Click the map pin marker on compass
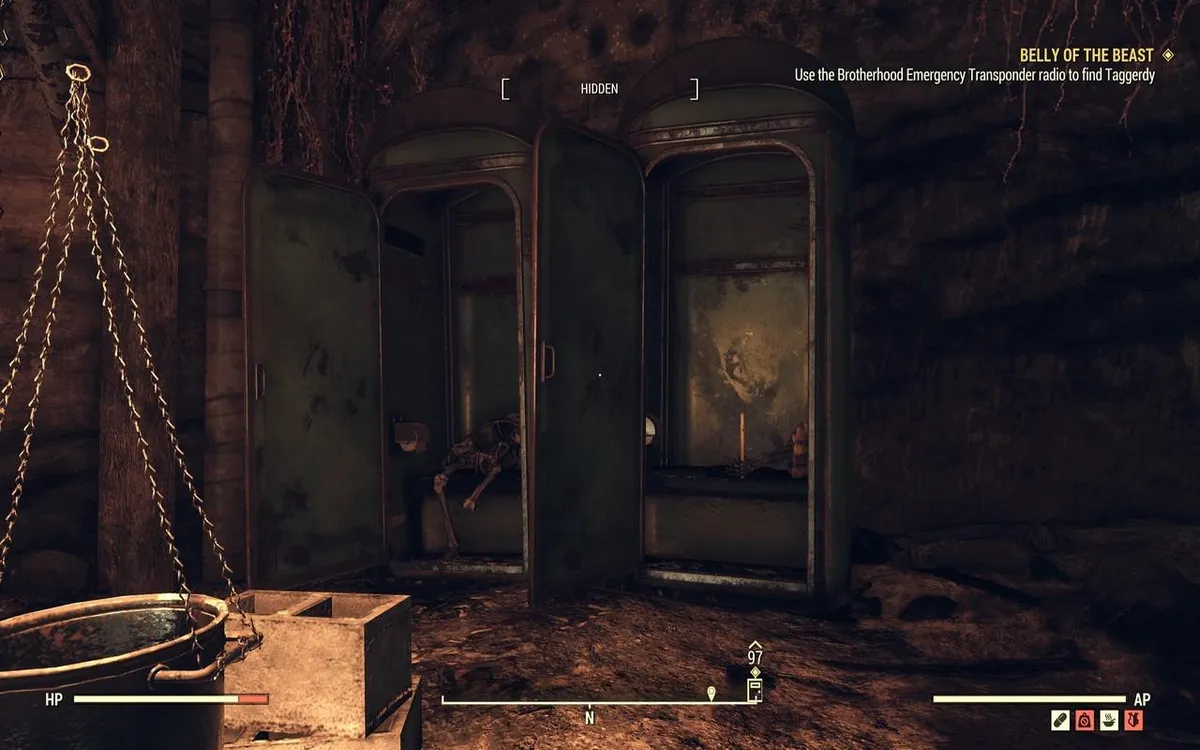 [711, 692]
